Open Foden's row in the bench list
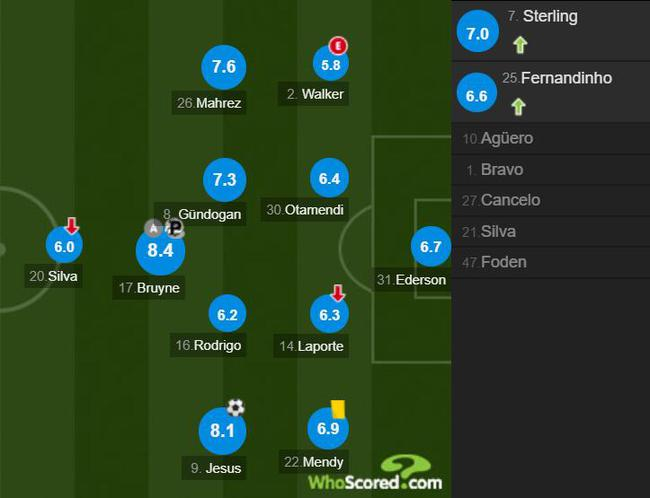This screenshot has width=650, height=498. pos(550,262)
